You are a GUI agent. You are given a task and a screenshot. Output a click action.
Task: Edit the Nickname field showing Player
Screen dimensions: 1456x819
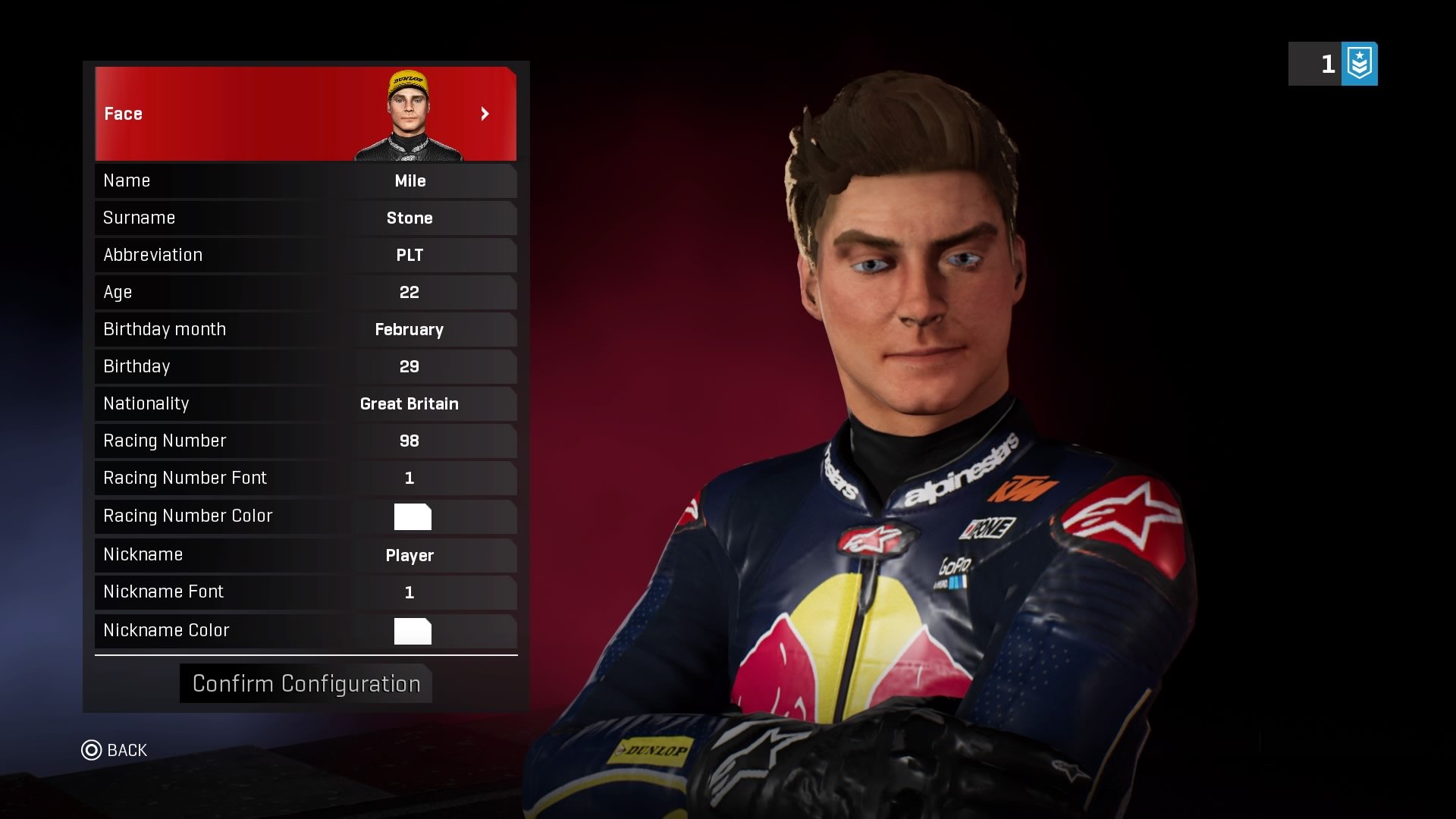[x=409, y=555]
